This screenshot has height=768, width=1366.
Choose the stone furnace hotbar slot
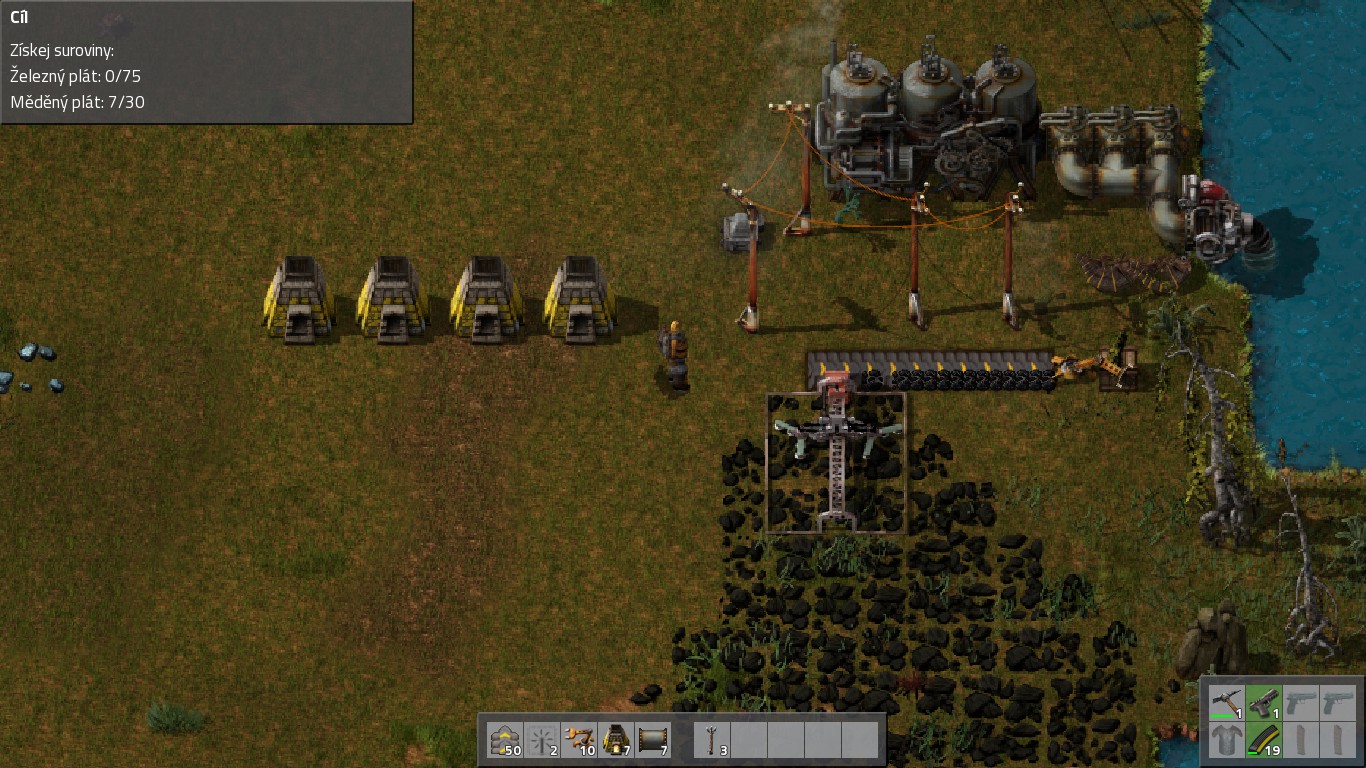[616, 740]
